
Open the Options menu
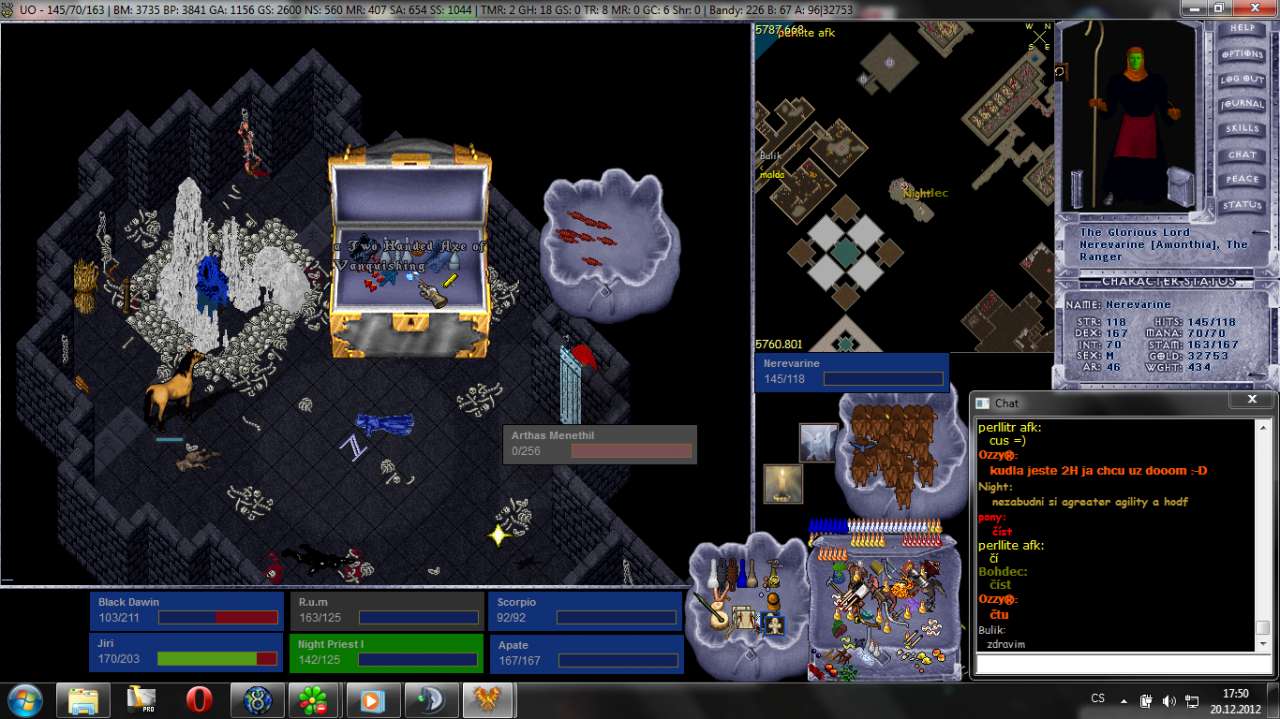pyautogui.click(x=1241, y=54)
